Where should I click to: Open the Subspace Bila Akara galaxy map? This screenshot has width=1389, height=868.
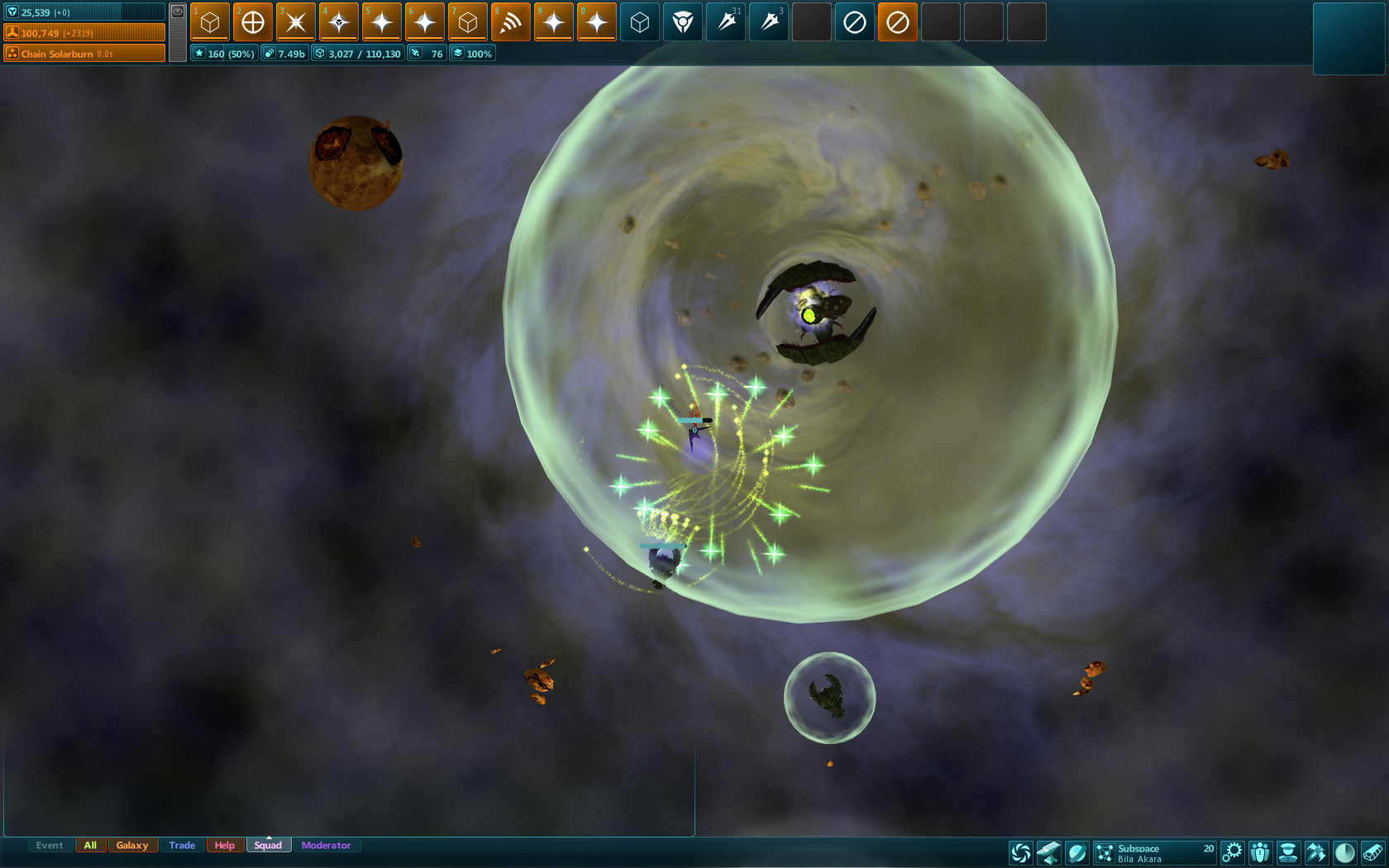click(1154, 853)
